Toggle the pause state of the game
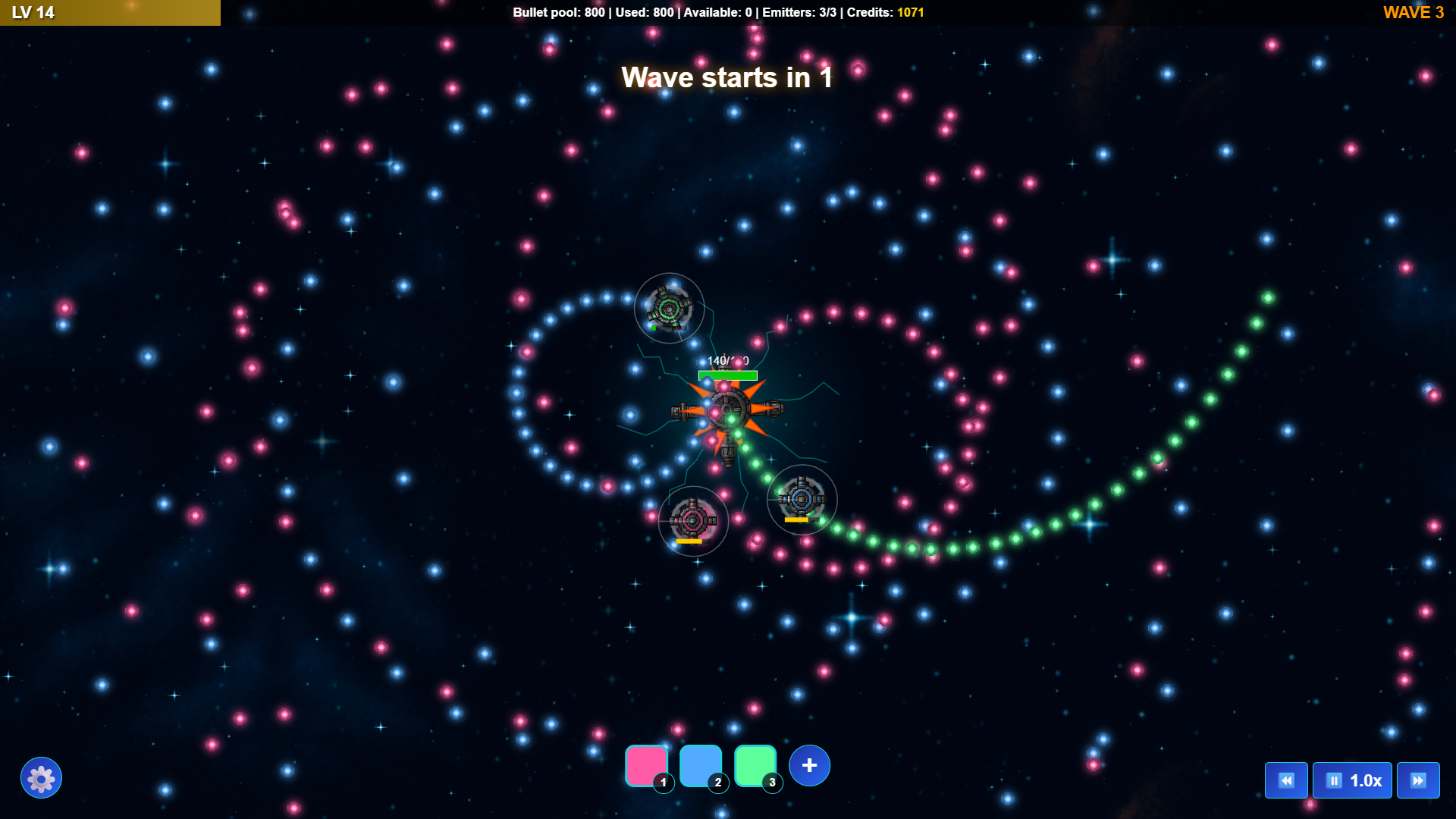 click(x=1332, y=780)
